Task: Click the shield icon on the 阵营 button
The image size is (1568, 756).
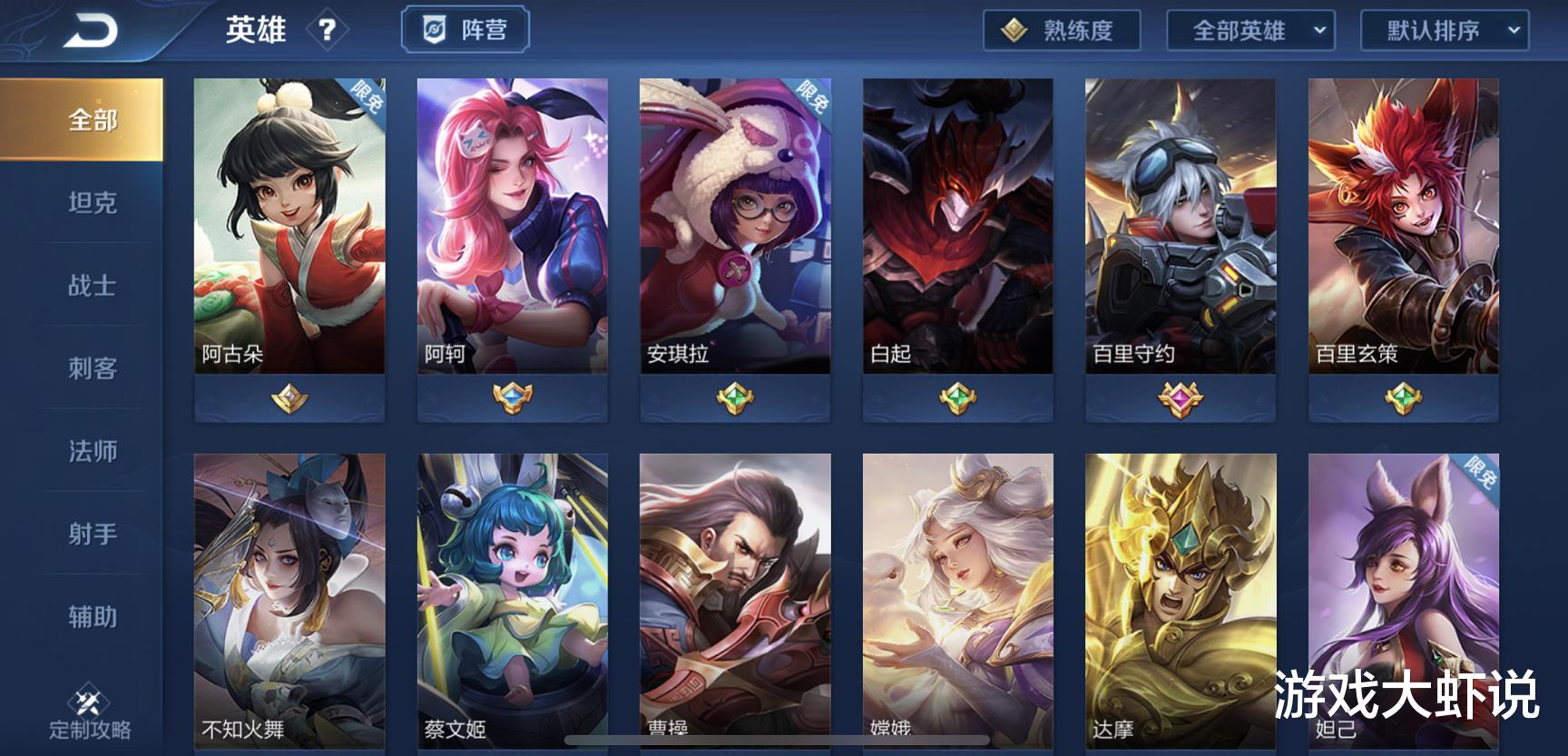Action: [435, 29]
